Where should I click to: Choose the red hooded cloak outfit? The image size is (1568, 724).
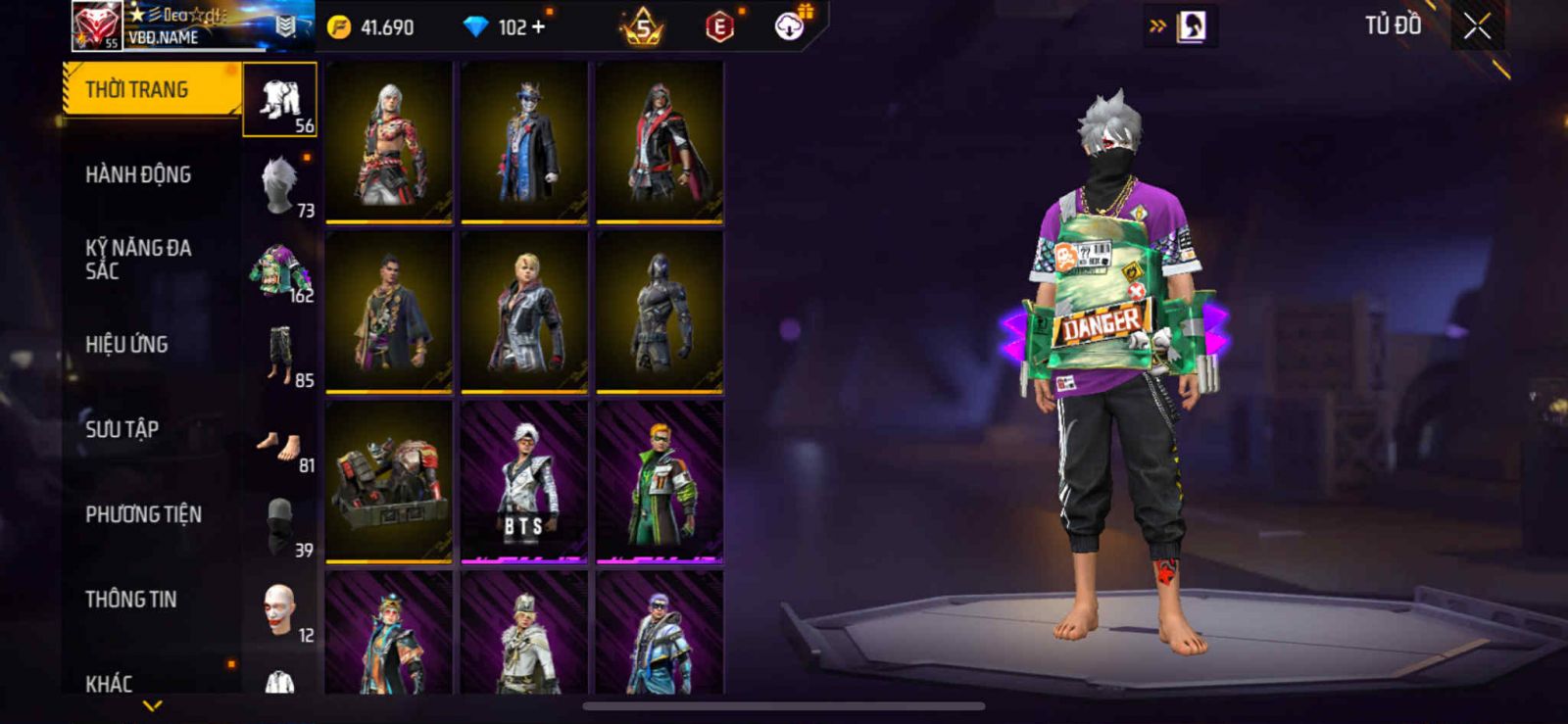pyautogui.click(x=660, y=141)
